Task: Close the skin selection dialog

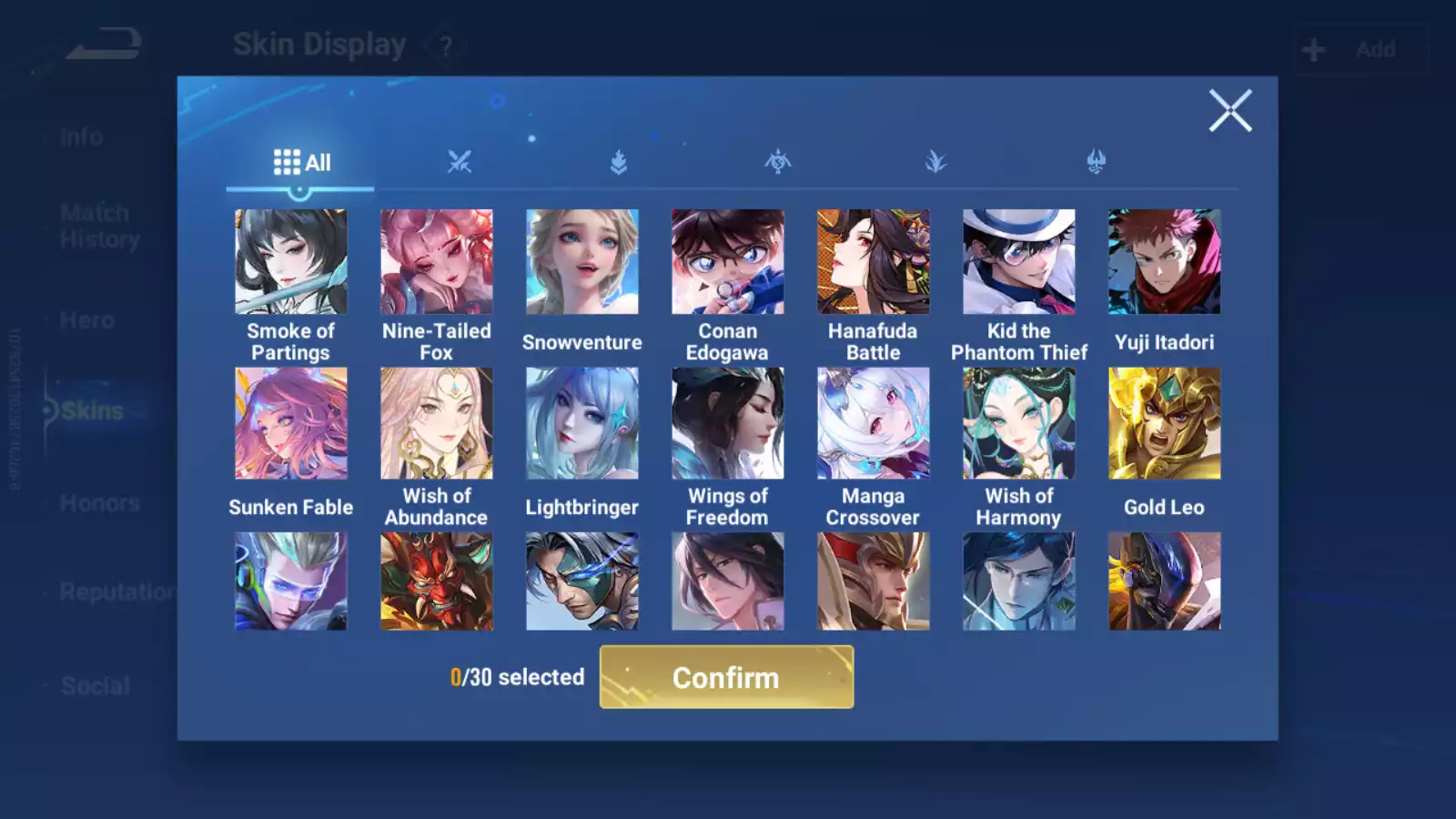Action: (x=1229, y=111)
